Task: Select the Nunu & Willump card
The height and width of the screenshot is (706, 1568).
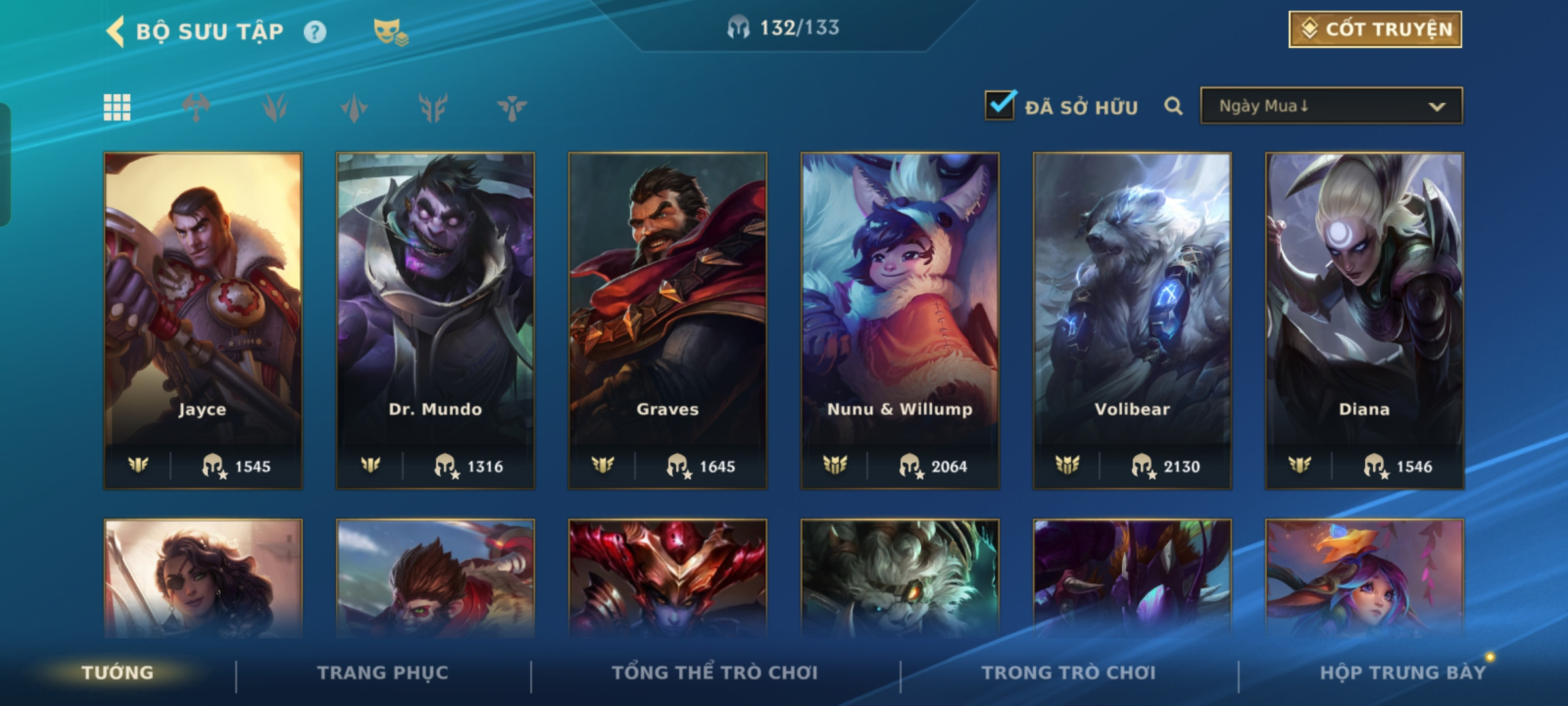Action: pyautogui.click(x=900, y=320)
